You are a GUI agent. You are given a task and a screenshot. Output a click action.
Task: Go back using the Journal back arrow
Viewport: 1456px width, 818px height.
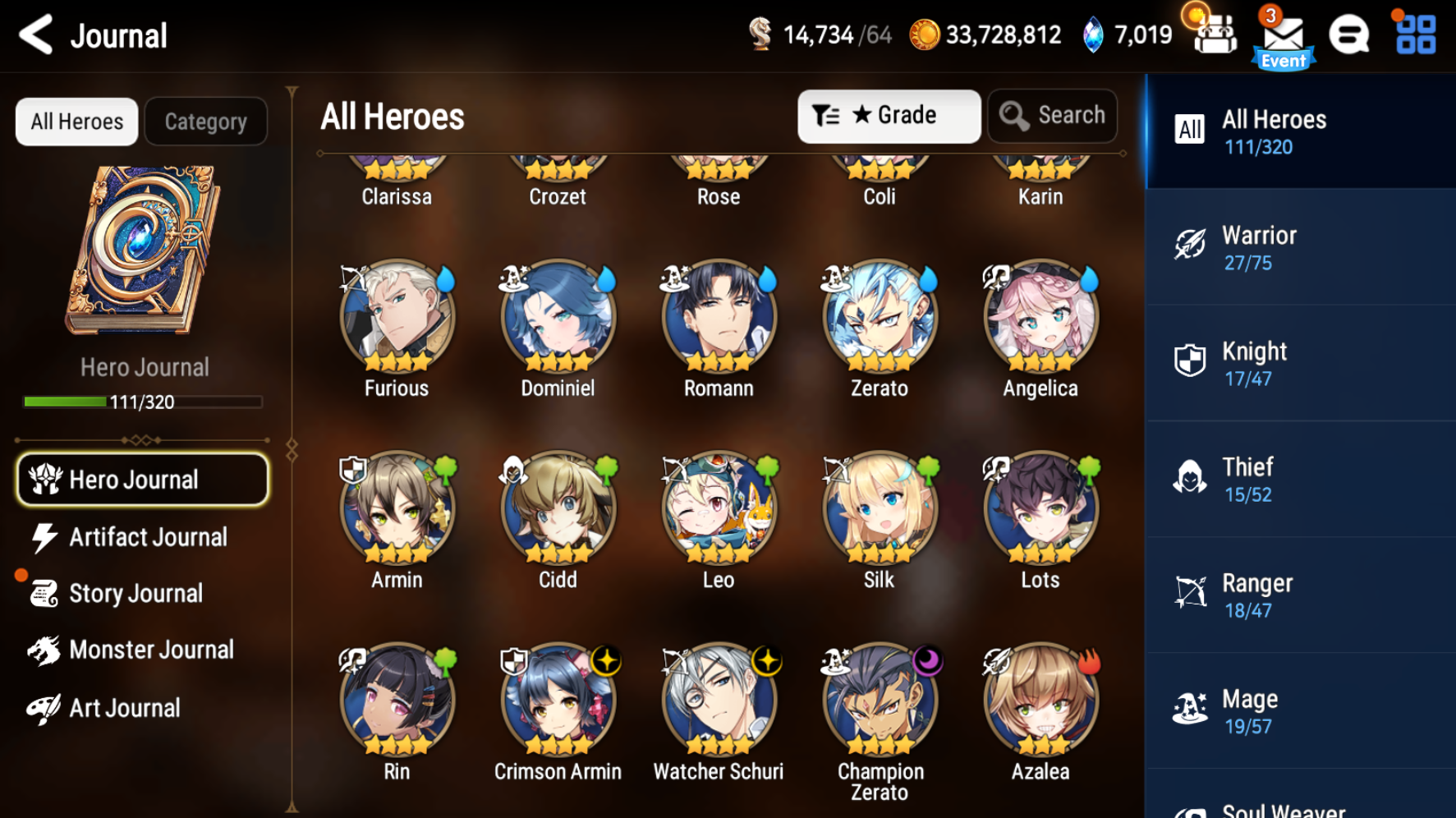37,35
